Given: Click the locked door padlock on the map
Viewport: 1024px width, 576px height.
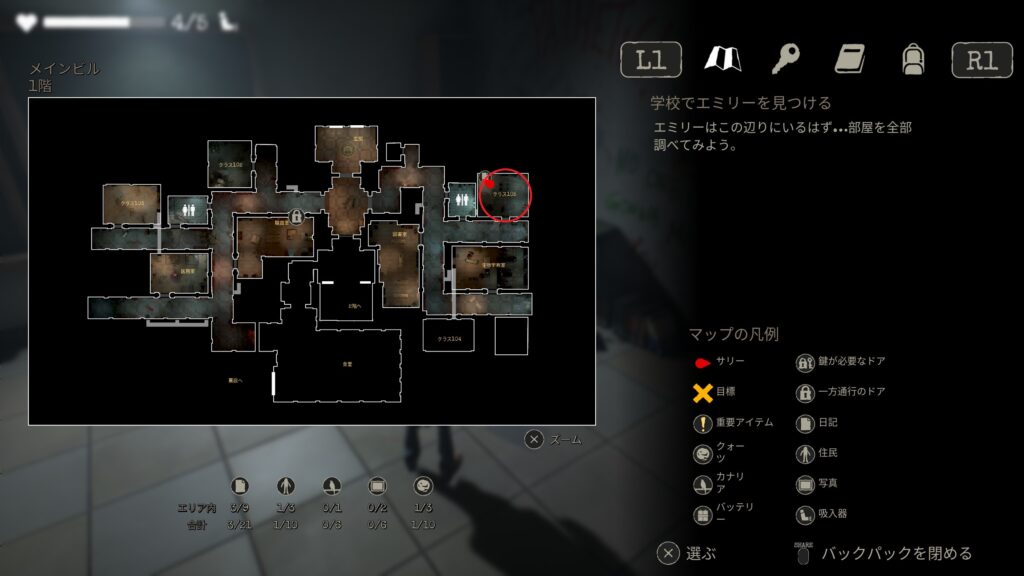Looking at the screenshot, I should (297, 215).
